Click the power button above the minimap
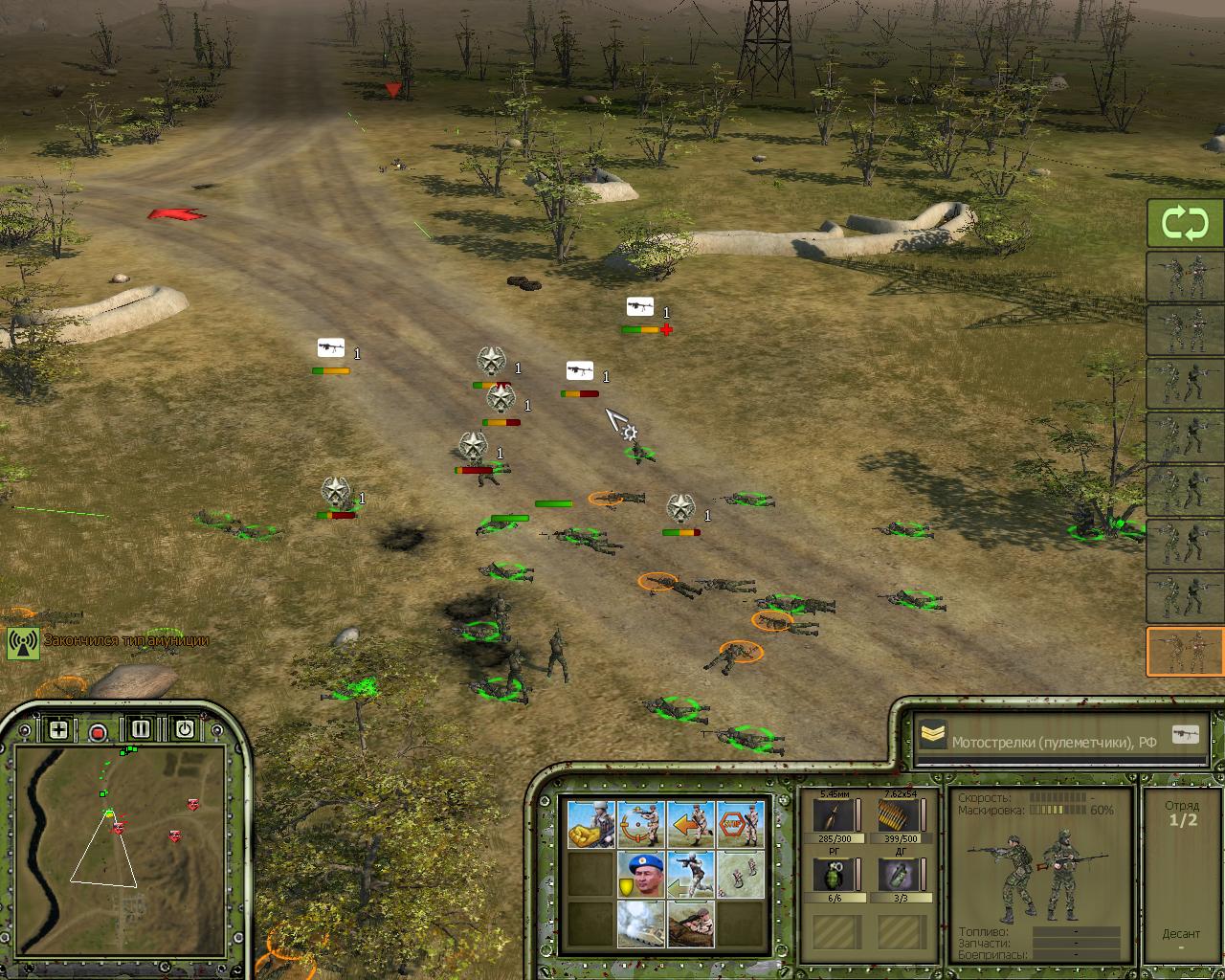Image resolution: width=1225 pixels, height=980 pixels. (184, 729)
